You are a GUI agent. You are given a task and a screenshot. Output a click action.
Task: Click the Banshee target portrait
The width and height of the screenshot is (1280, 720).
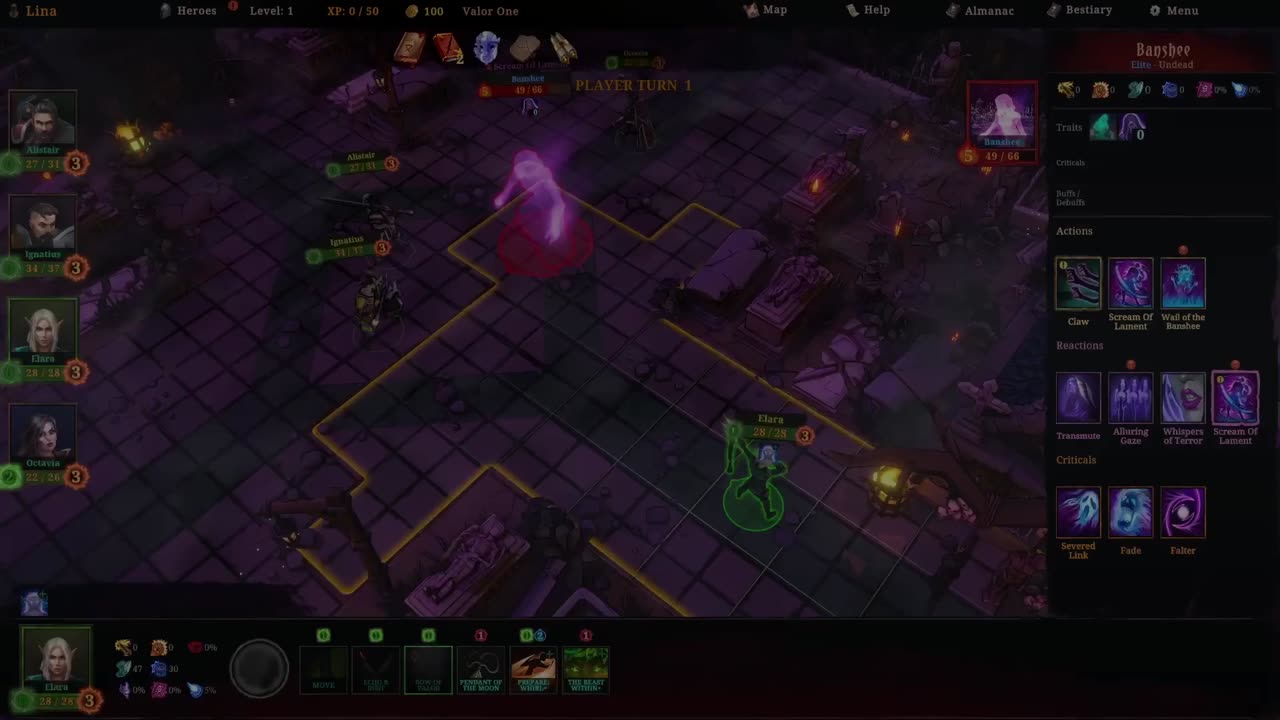(x=1002, y=114)
